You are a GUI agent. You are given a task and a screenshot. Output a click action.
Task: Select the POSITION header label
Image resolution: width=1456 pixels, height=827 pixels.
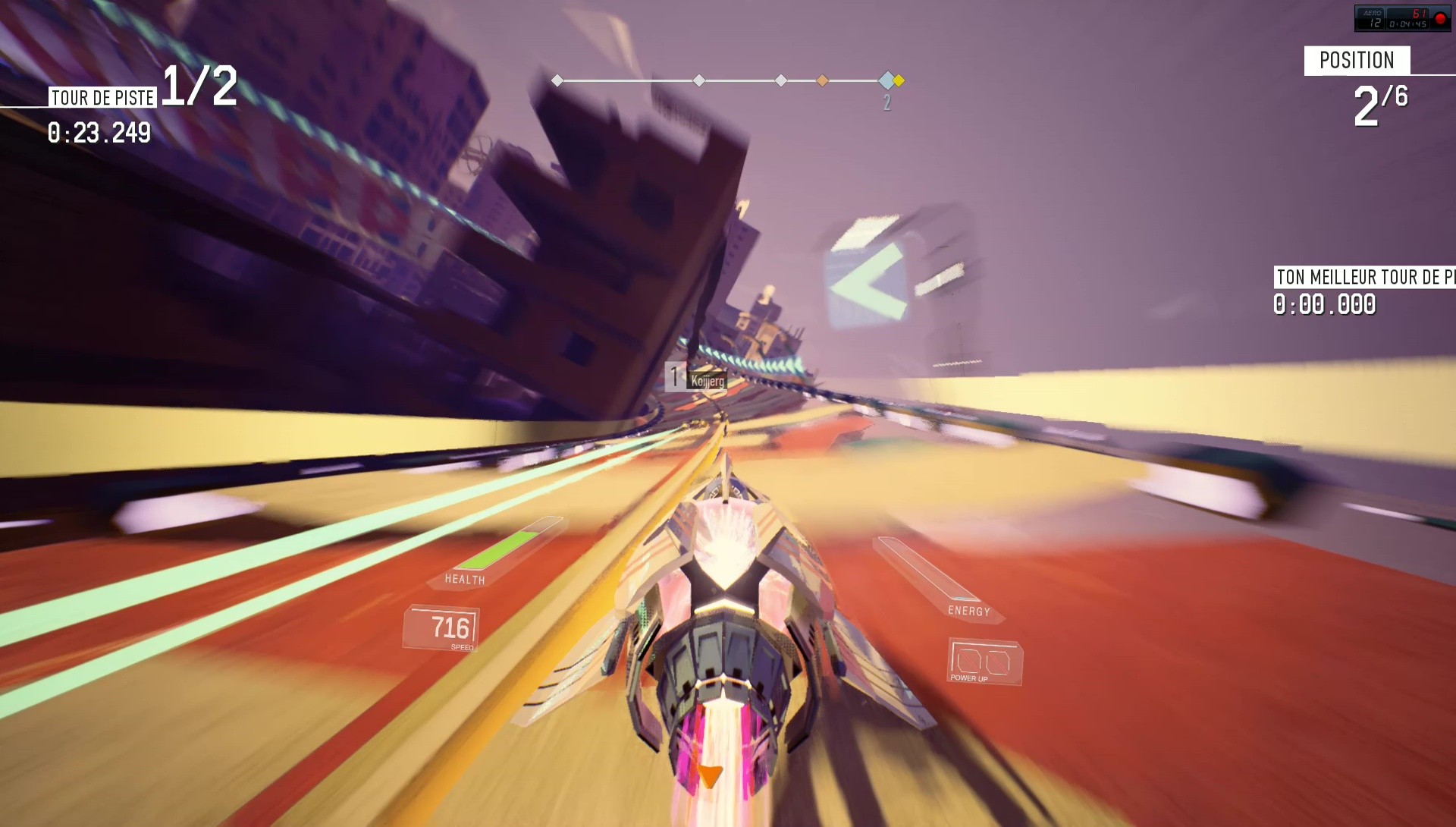(1359, 61)
